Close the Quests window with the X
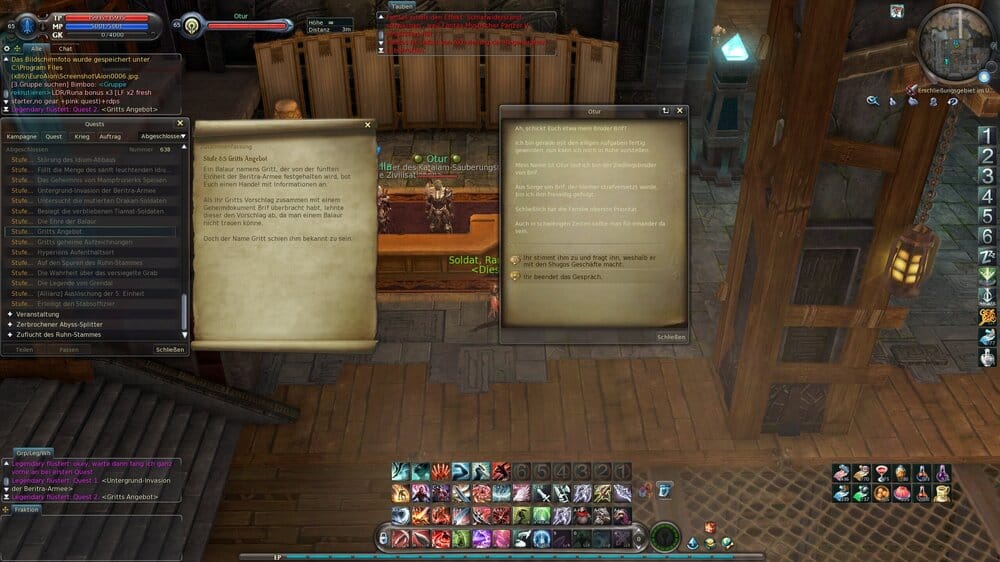The image size is (1000, 562). [183, 124]
